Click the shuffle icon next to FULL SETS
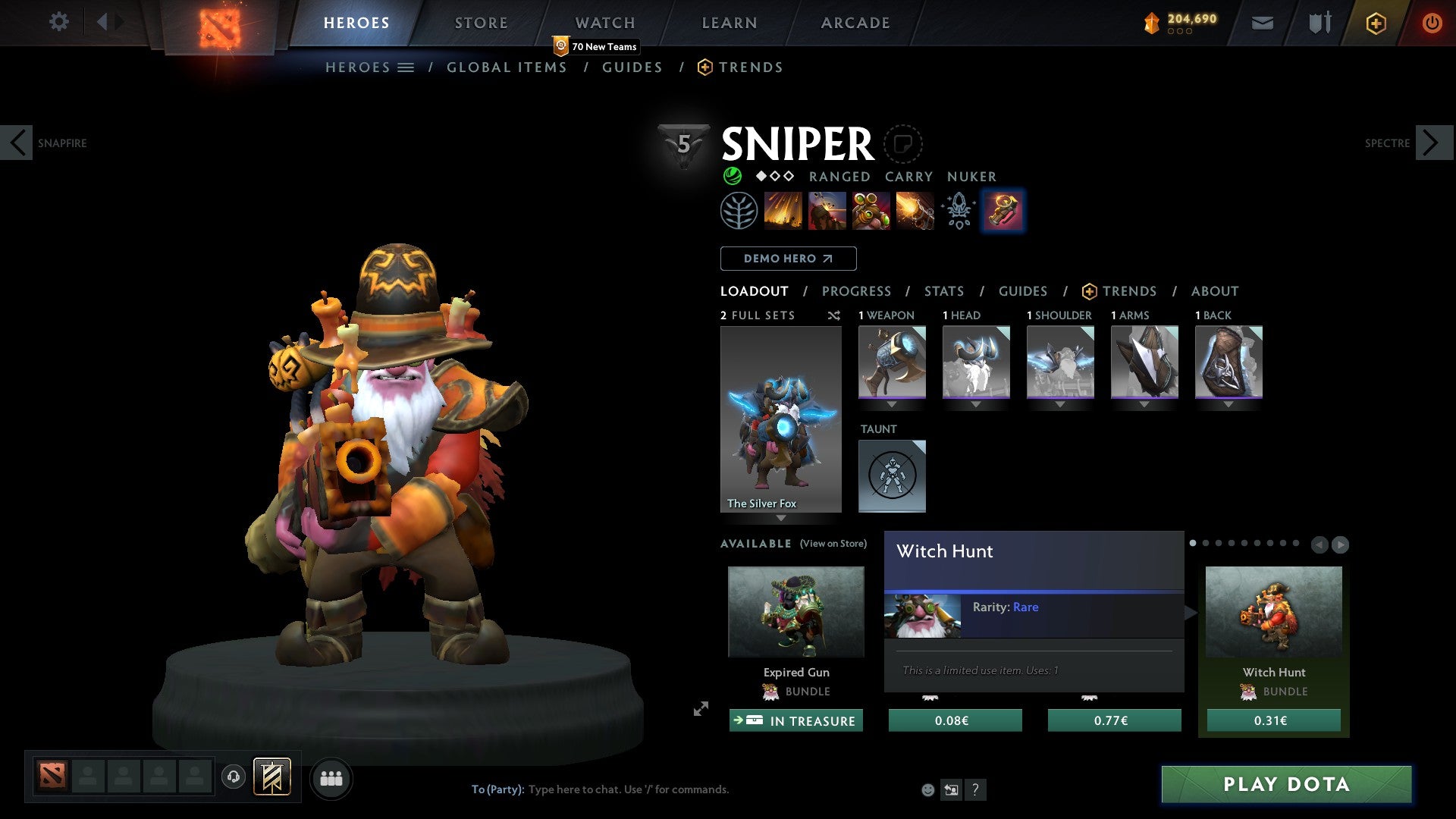This screenshot has width=1456, height=819. (833, 315)
